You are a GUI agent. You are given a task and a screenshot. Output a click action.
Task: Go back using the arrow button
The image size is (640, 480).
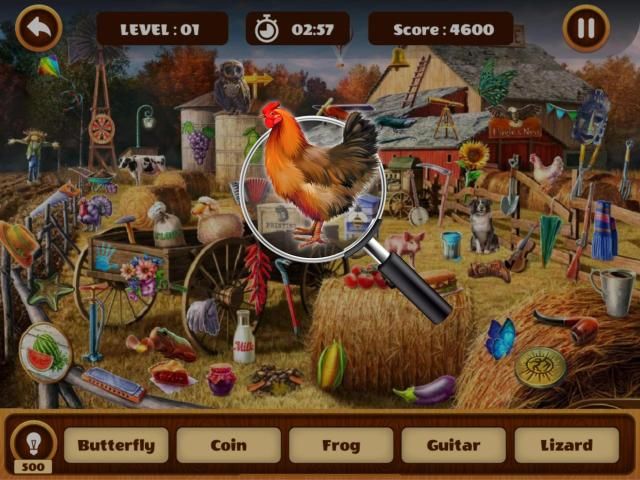(39, 28)
